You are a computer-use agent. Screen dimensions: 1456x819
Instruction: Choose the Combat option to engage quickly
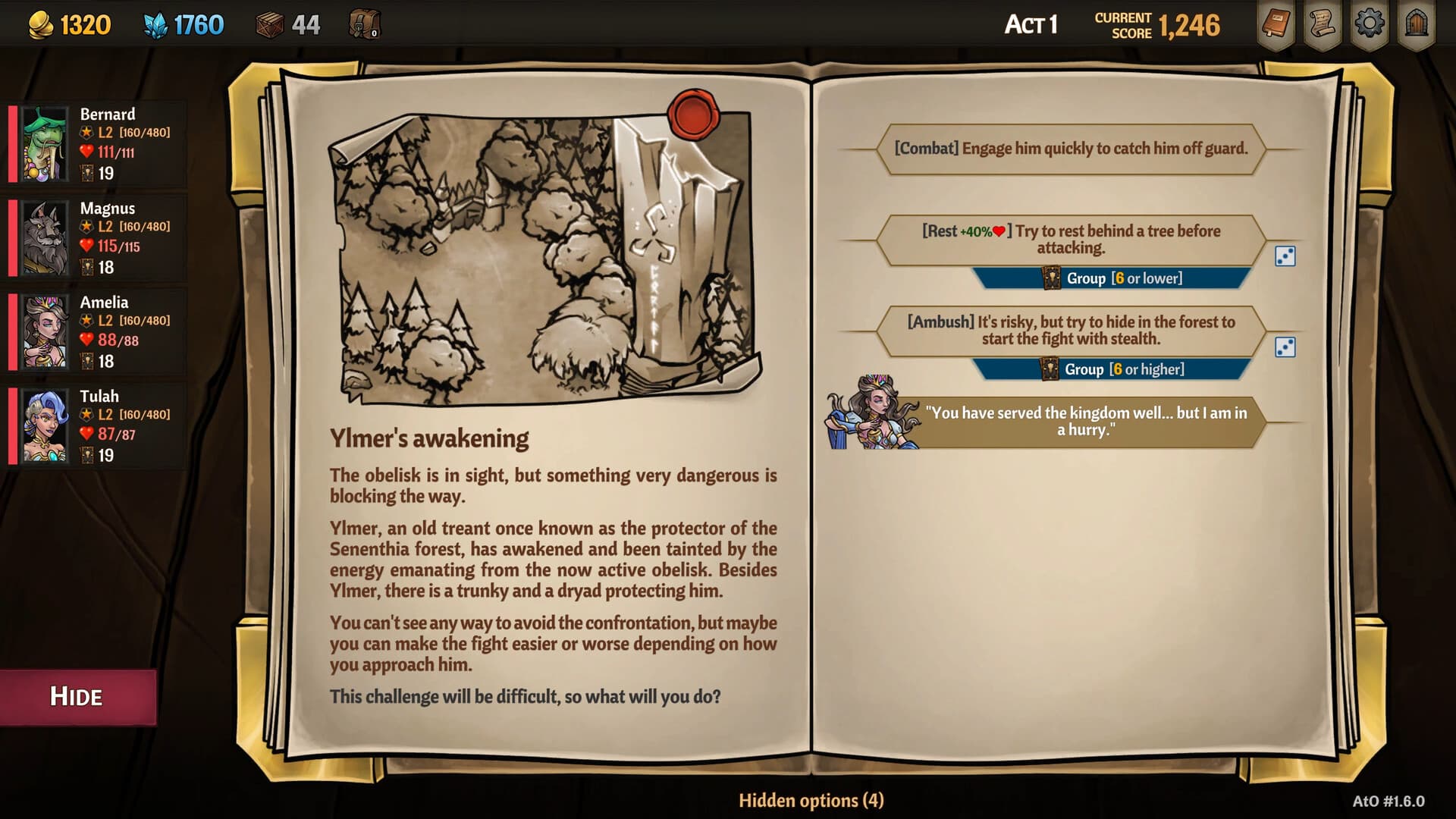pos(1070,149)
